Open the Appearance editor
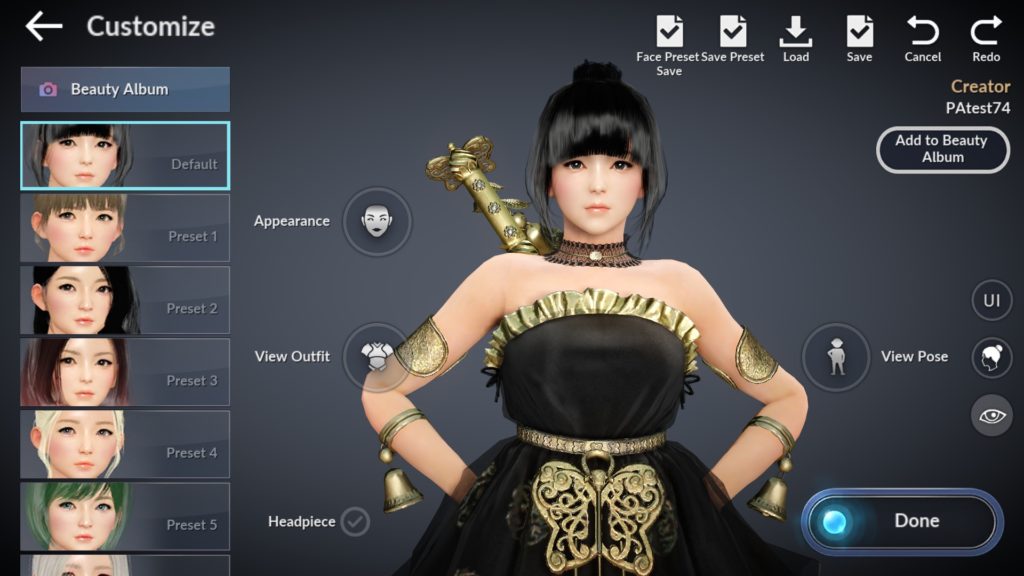This screenshot has width=1024, height=576. tap(376, 221)
